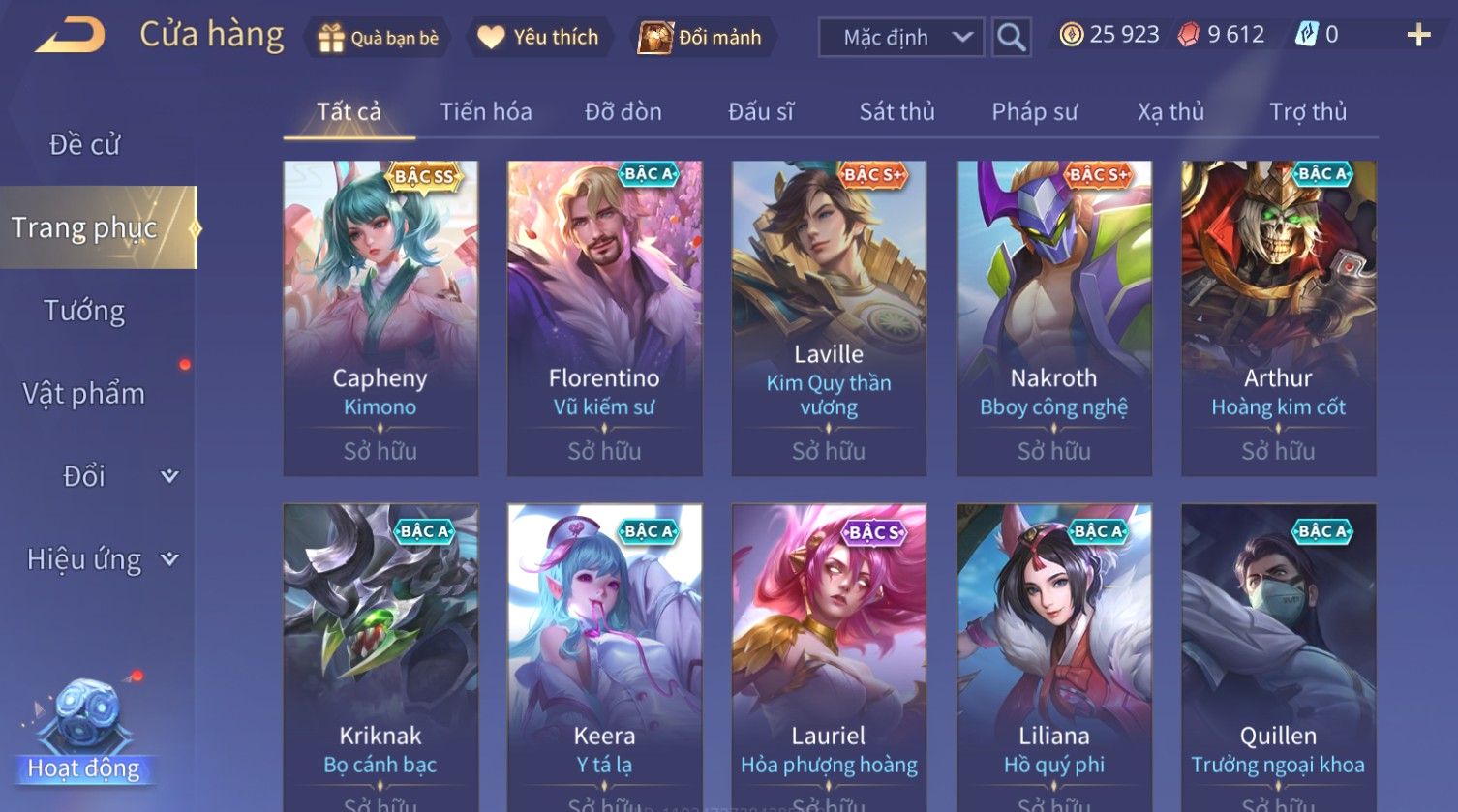The width and height of the screenshot is (1458, 812).
Task: Click the magnifier search button
Action: coord(1011,38)
